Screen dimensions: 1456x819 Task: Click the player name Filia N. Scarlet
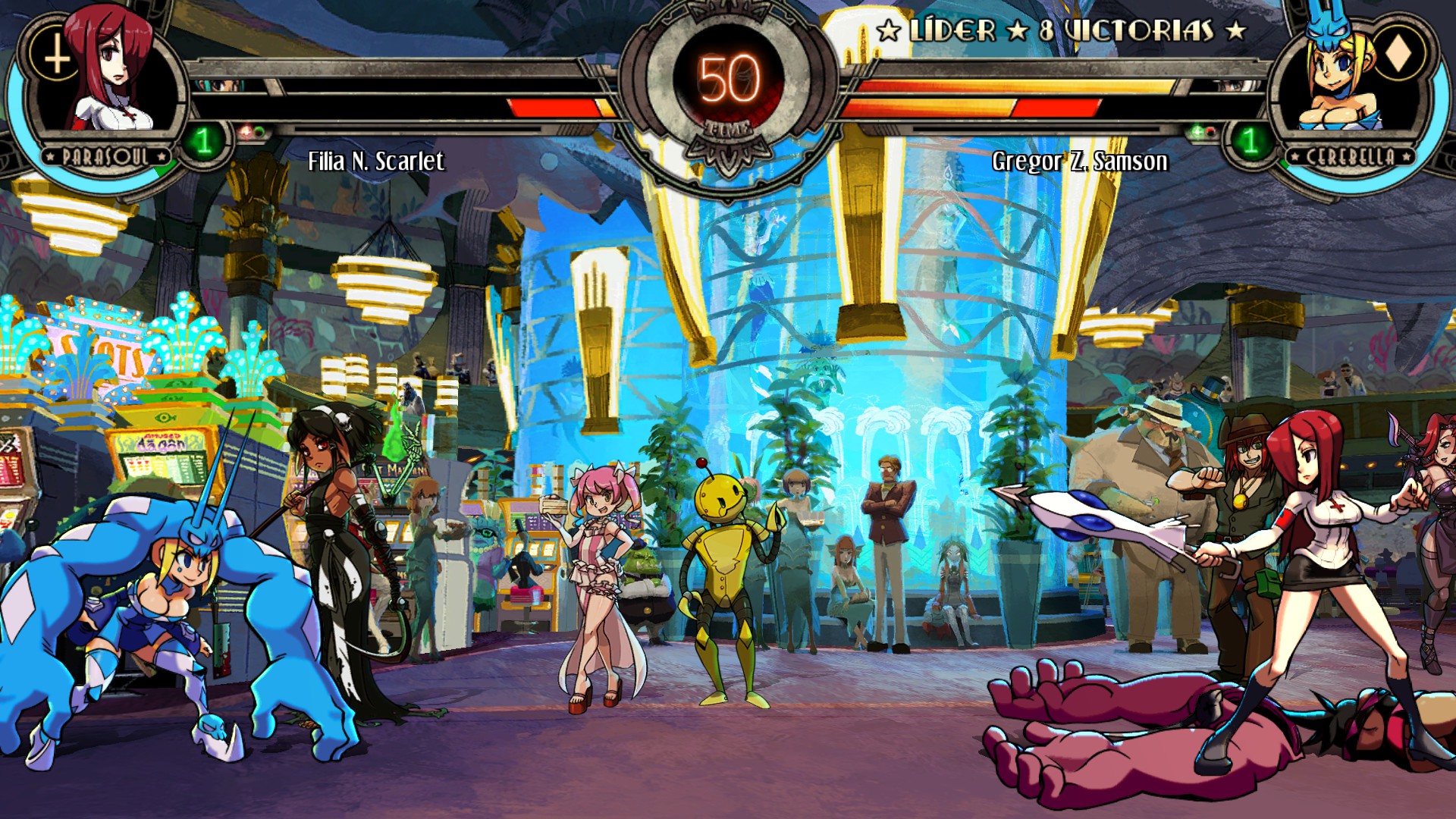375,162
